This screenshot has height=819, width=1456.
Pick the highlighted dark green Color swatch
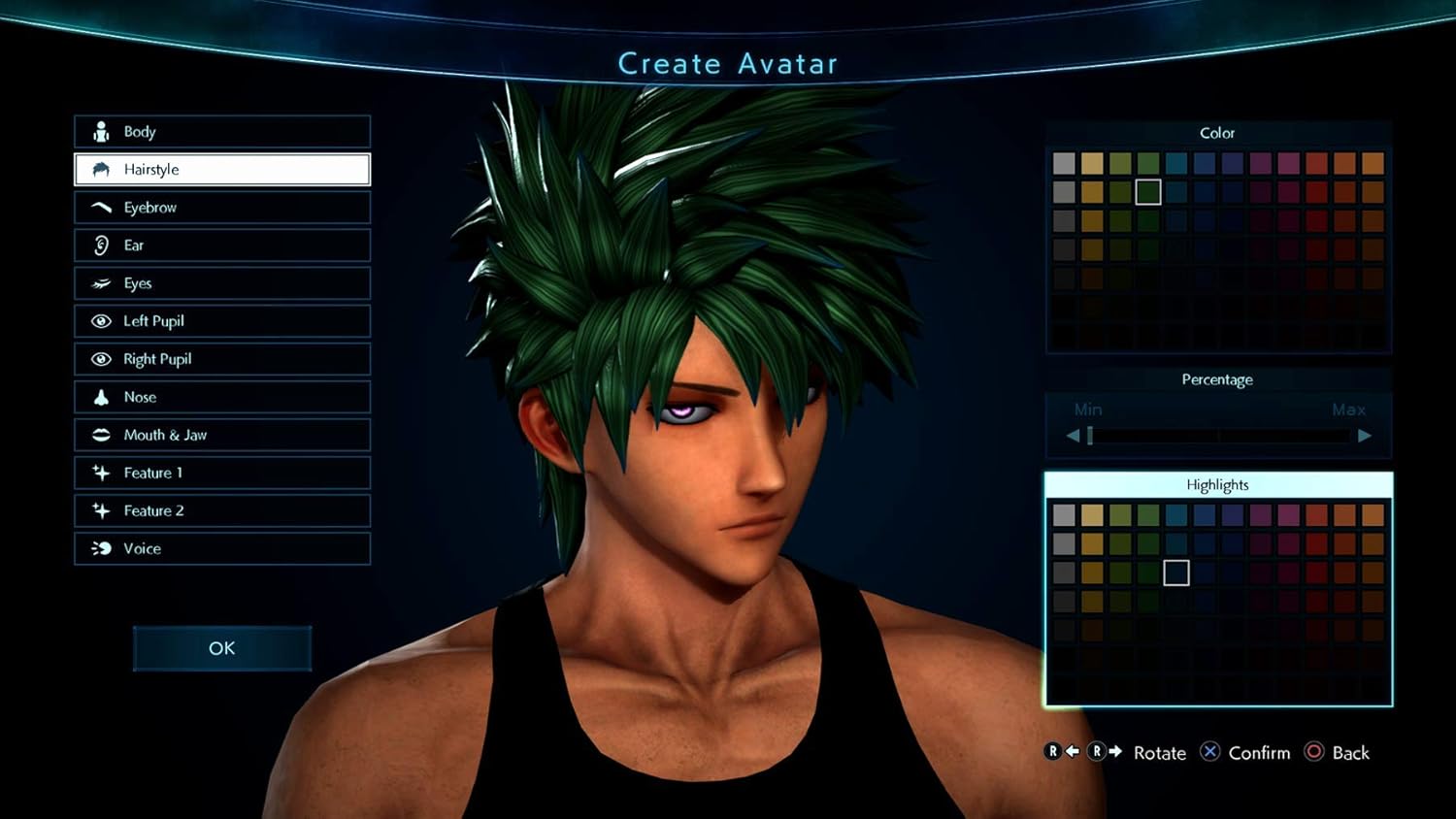point(1148,192)
